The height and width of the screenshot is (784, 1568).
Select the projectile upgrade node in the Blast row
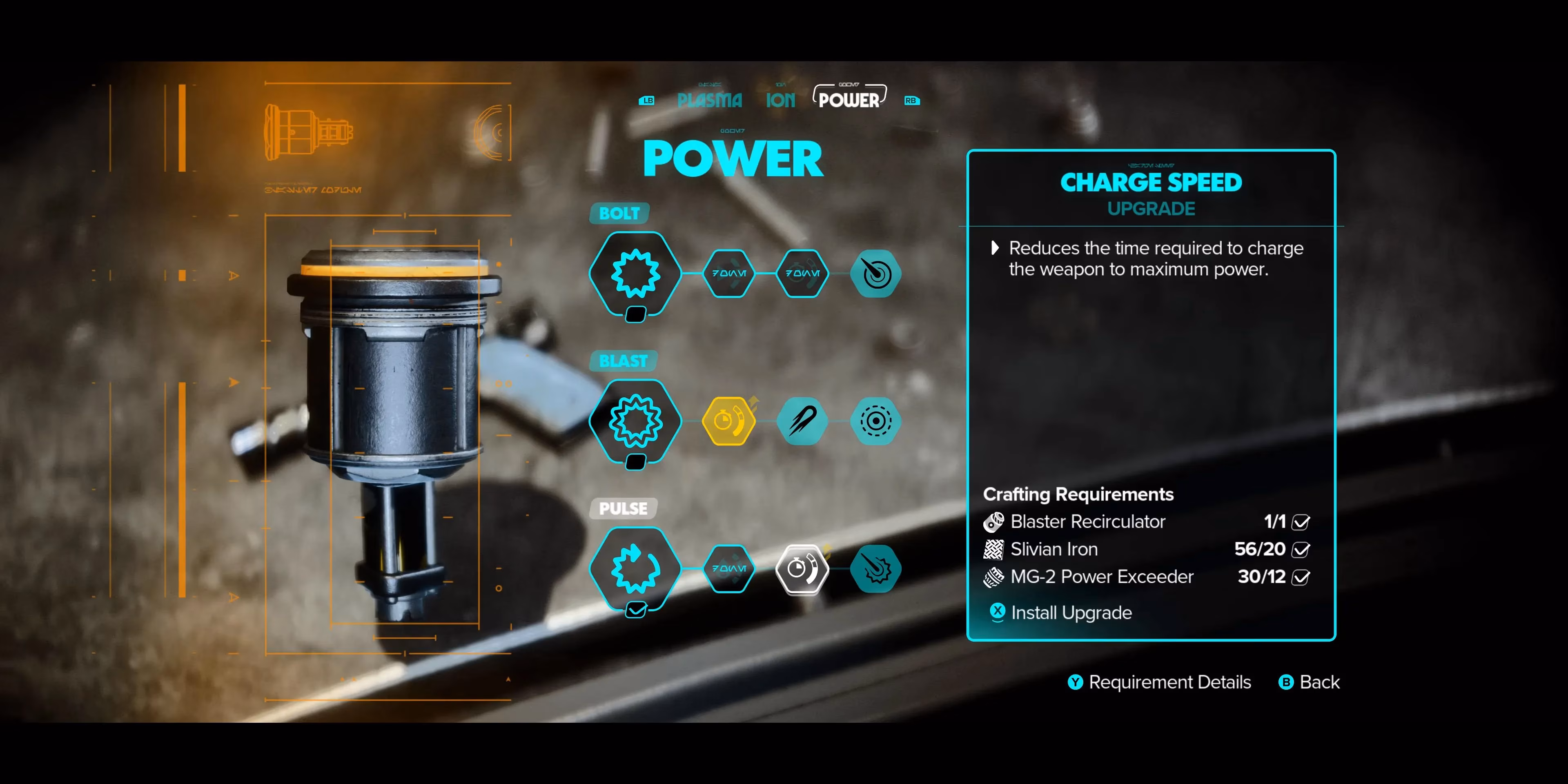(x=802, y=421)
